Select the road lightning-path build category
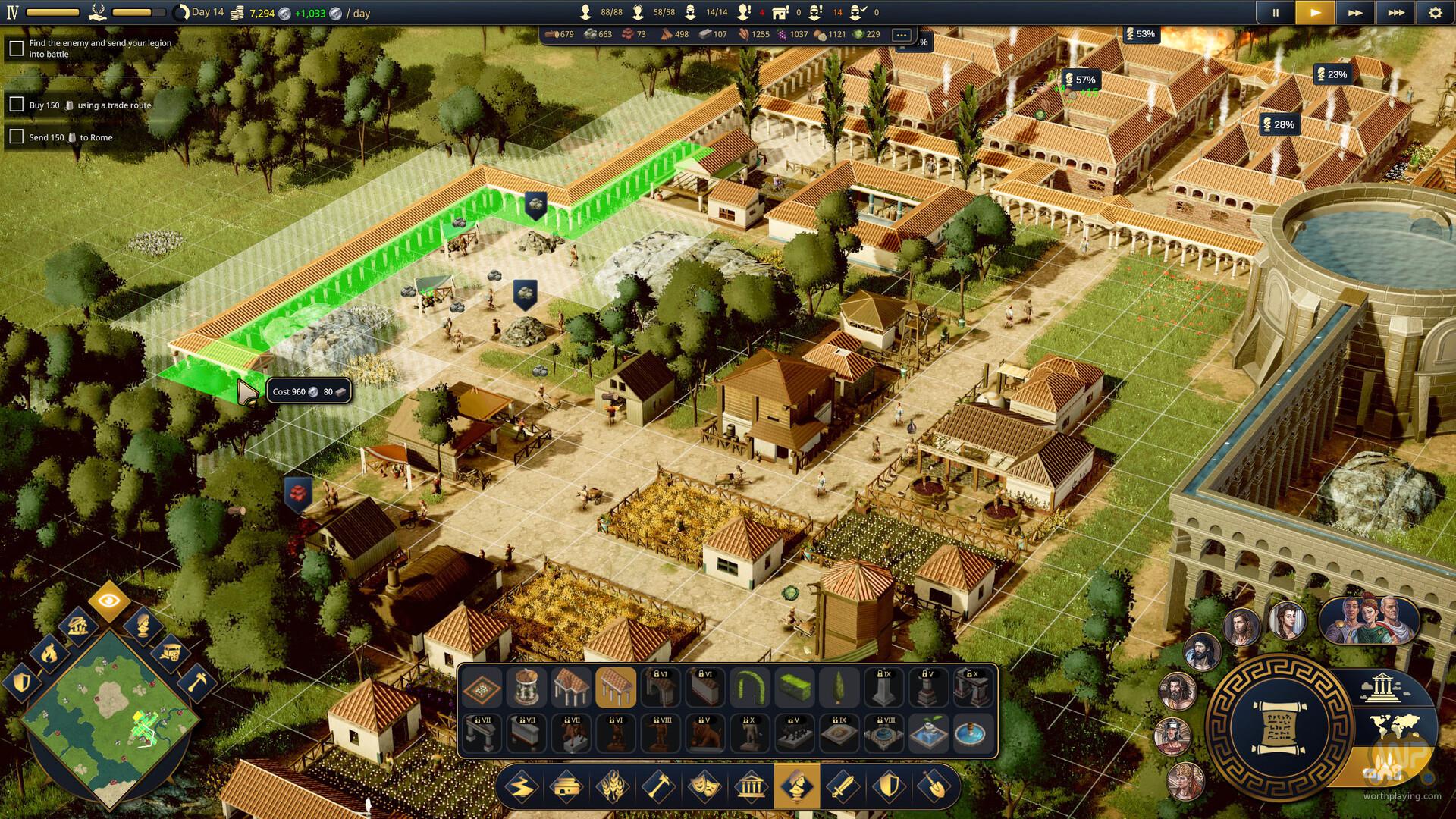Viewport: 1456px width, 819px height. (x=522, y=786)
